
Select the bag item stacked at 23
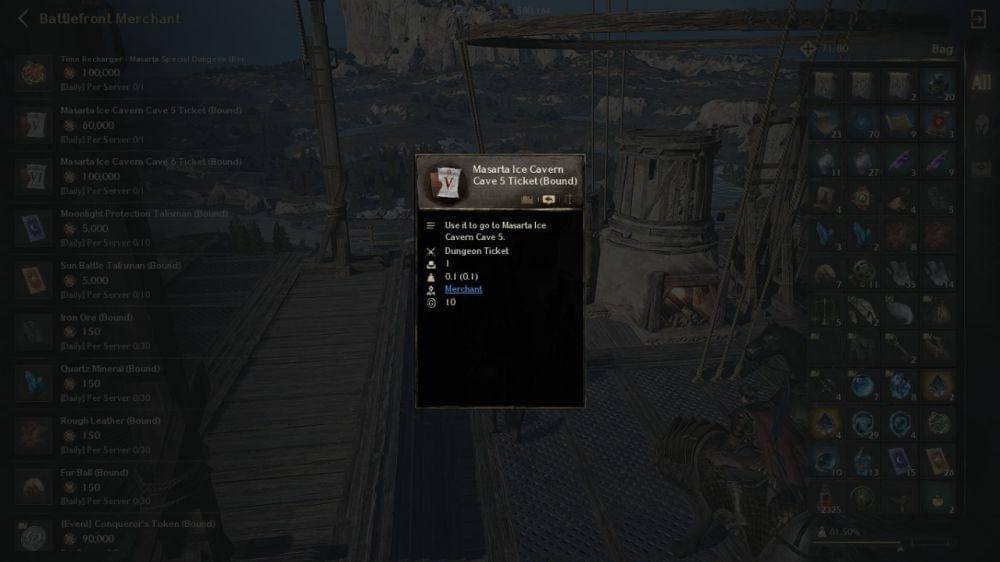[x=826, y=122]
